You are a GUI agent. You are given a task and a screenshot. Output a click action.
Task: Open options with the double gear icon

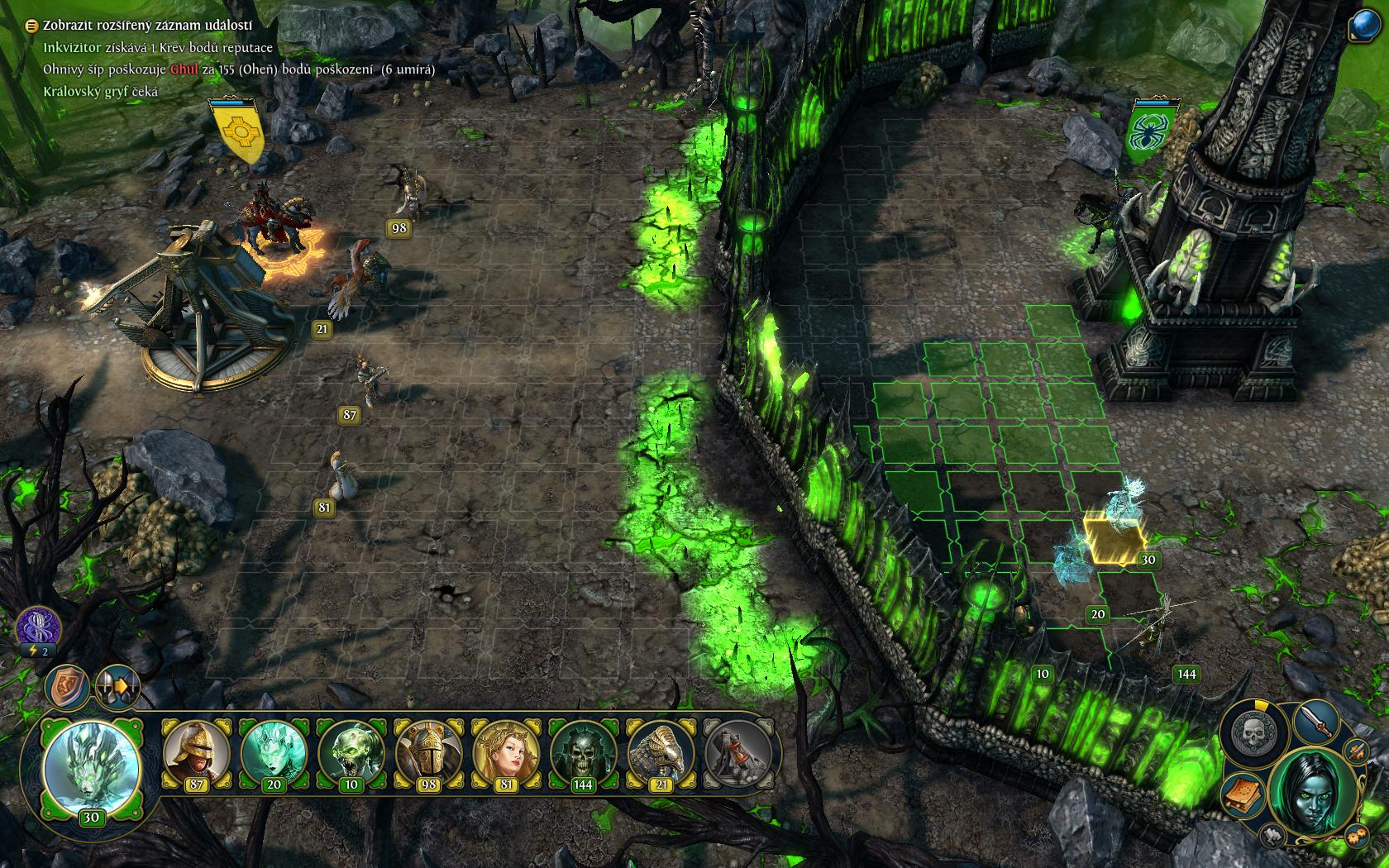click(1356, 835)
